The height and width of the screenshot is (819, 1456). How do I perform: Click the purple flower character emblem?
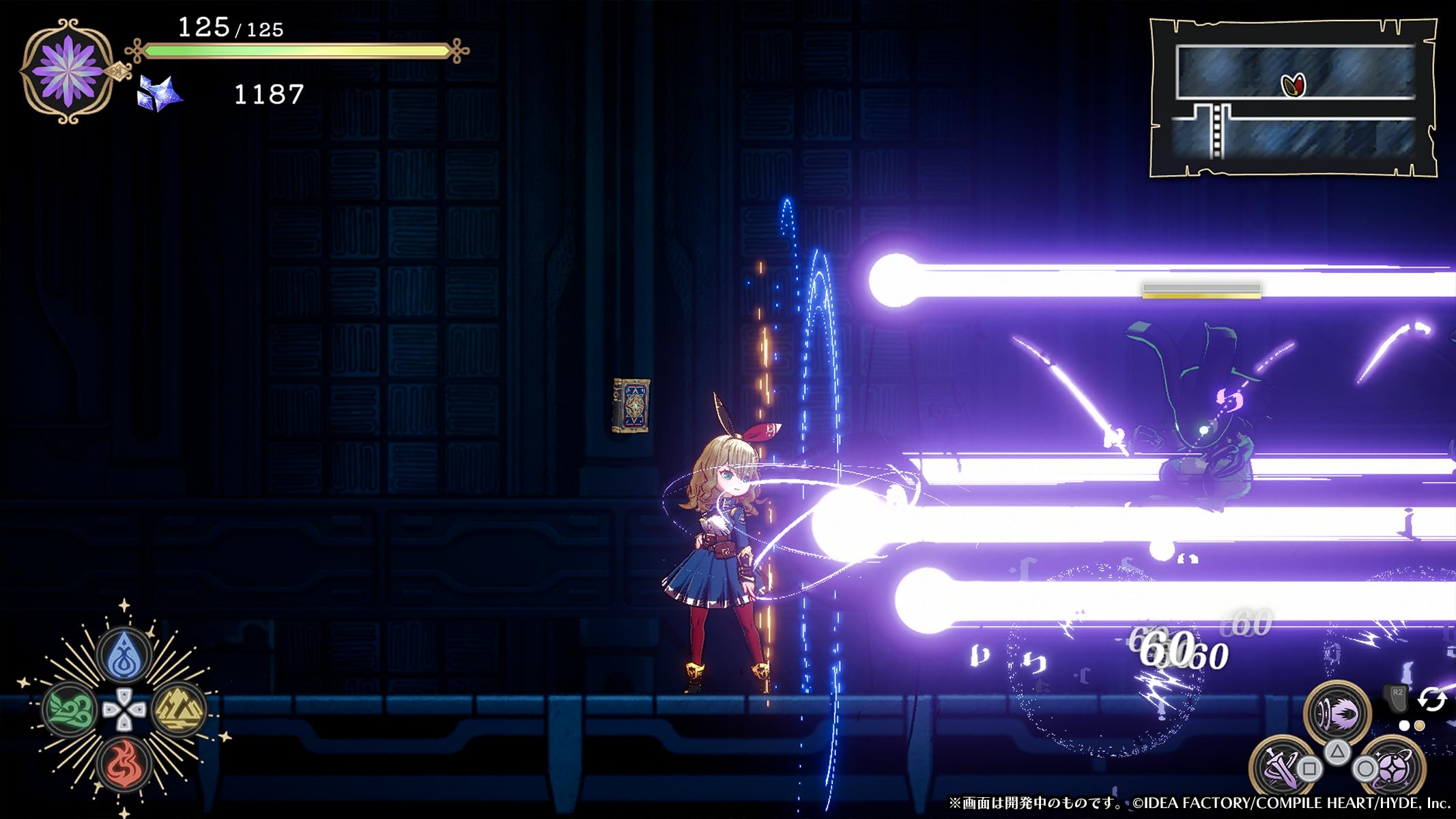(67, 71)
